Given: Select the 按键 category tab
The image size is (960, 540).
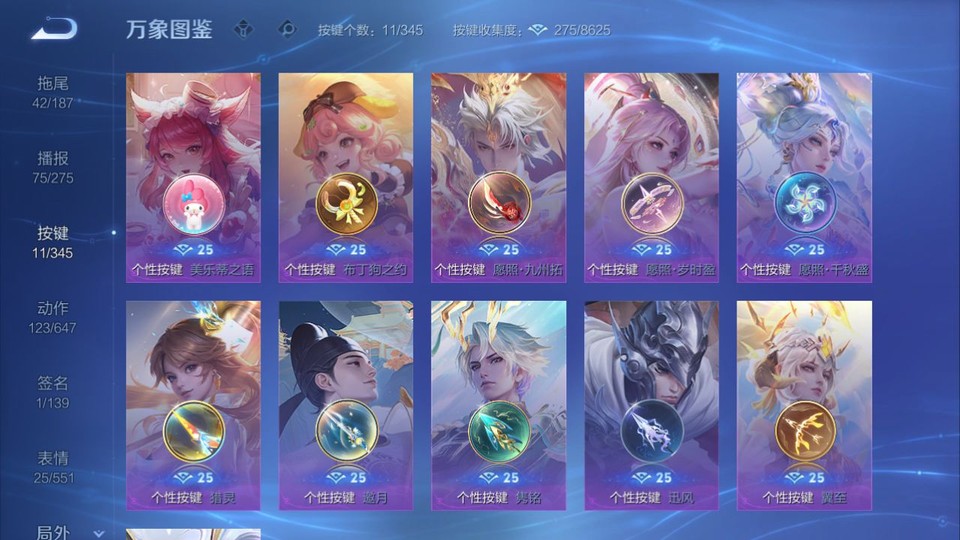Looking at the screenshot, I should click(53, 241).
